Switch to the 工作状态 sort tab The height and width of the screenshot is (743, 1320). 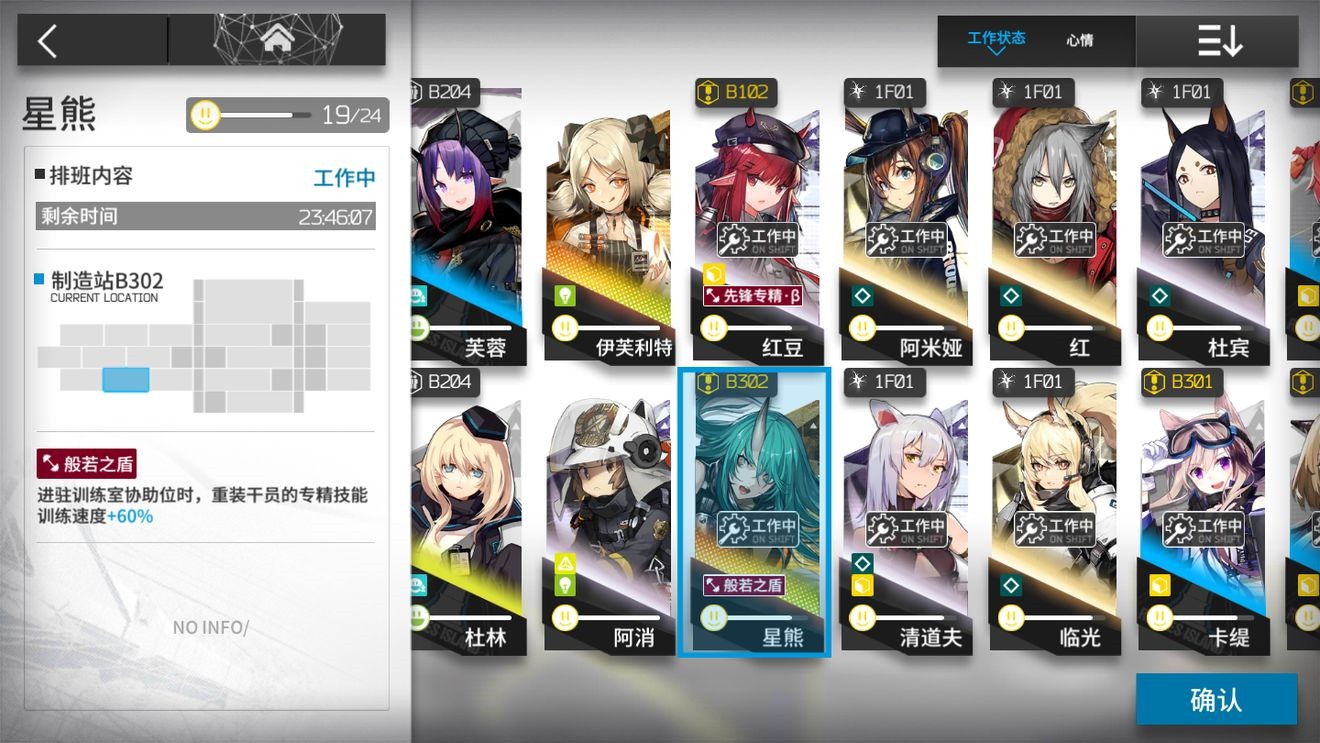click(996, 40)
